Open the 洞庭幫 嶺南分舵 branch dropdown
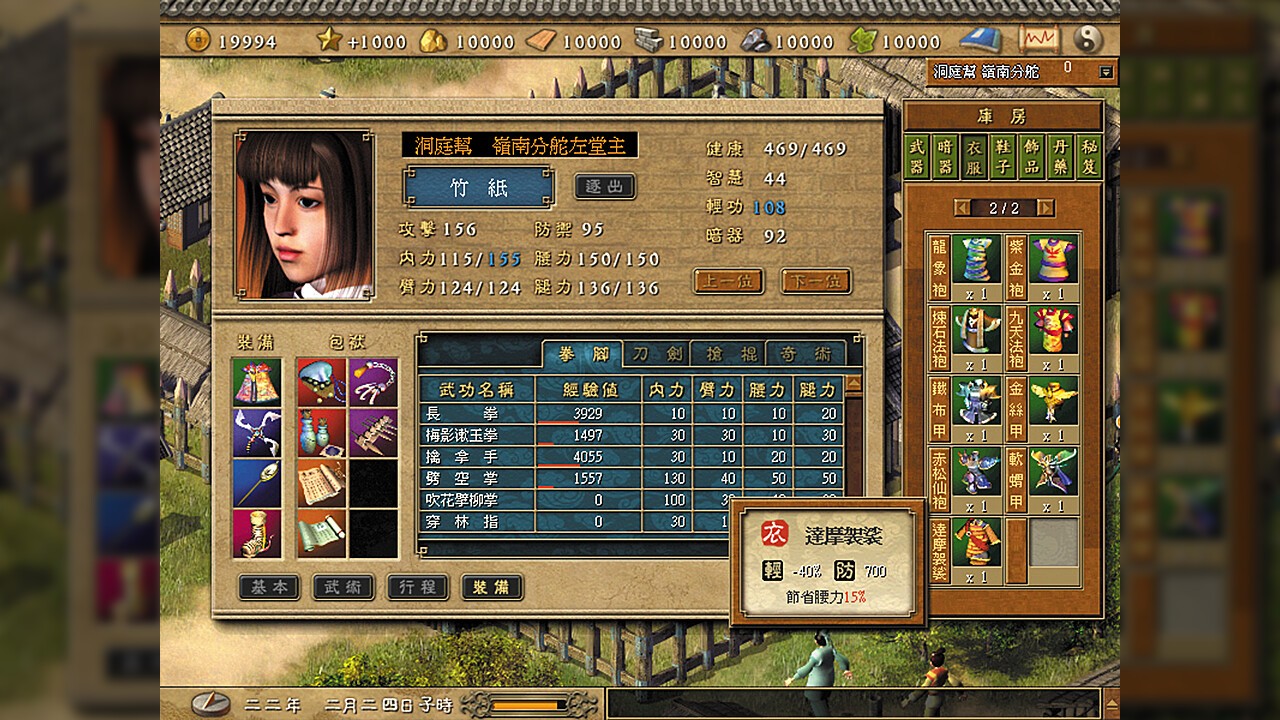Image resolution: width=1280 pixels, height=720 pixels. coord(1105,72)
